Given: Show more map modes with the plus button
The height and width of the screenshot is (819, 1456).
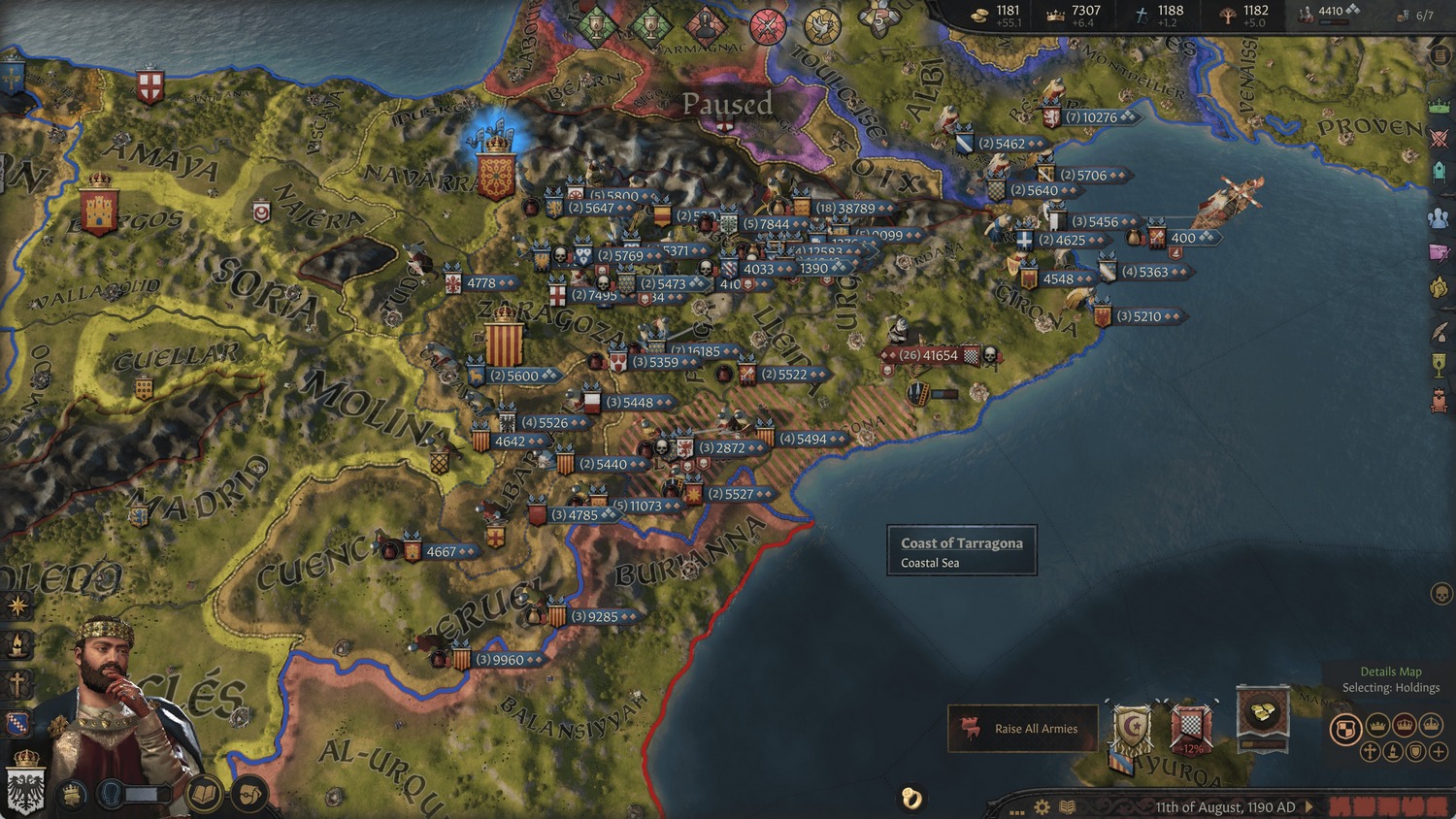Looking at the screenshot, I should point(1439,751).
